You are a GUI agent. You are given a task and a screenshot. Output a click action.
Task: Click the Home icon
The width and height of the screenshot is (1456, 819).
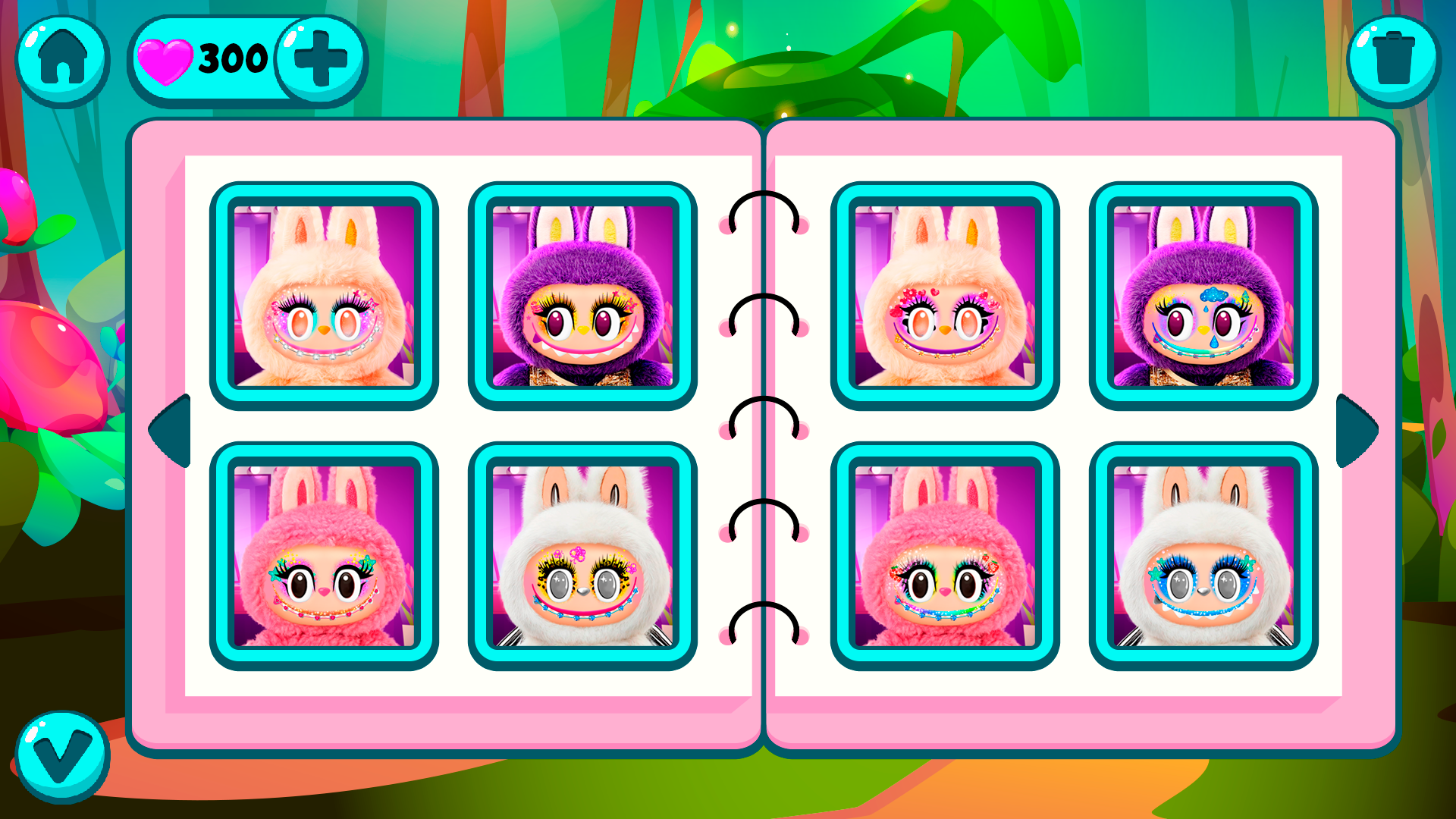coord(61,59)
